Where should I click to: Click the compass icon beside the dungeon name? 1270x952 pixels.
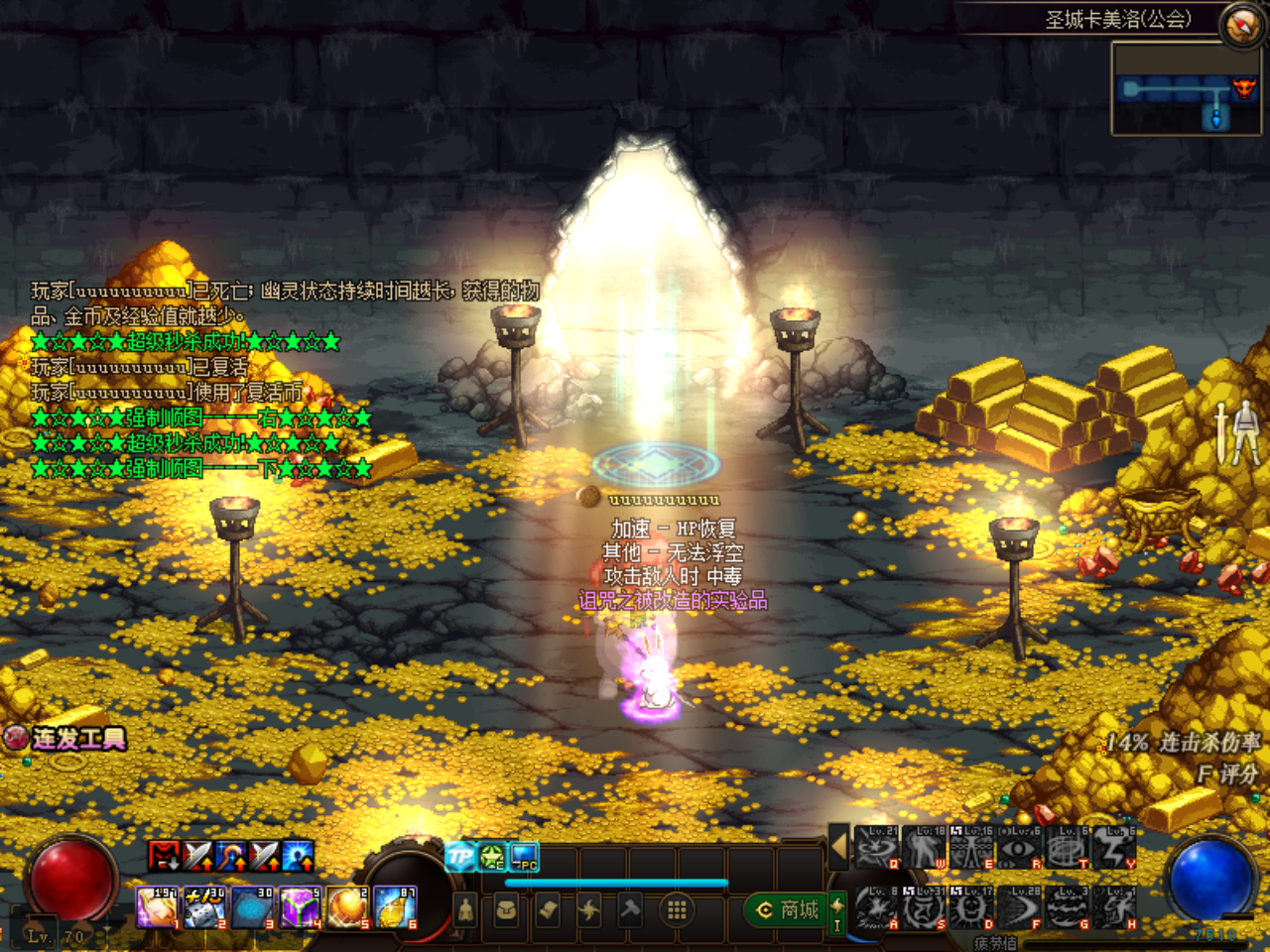1242,24
